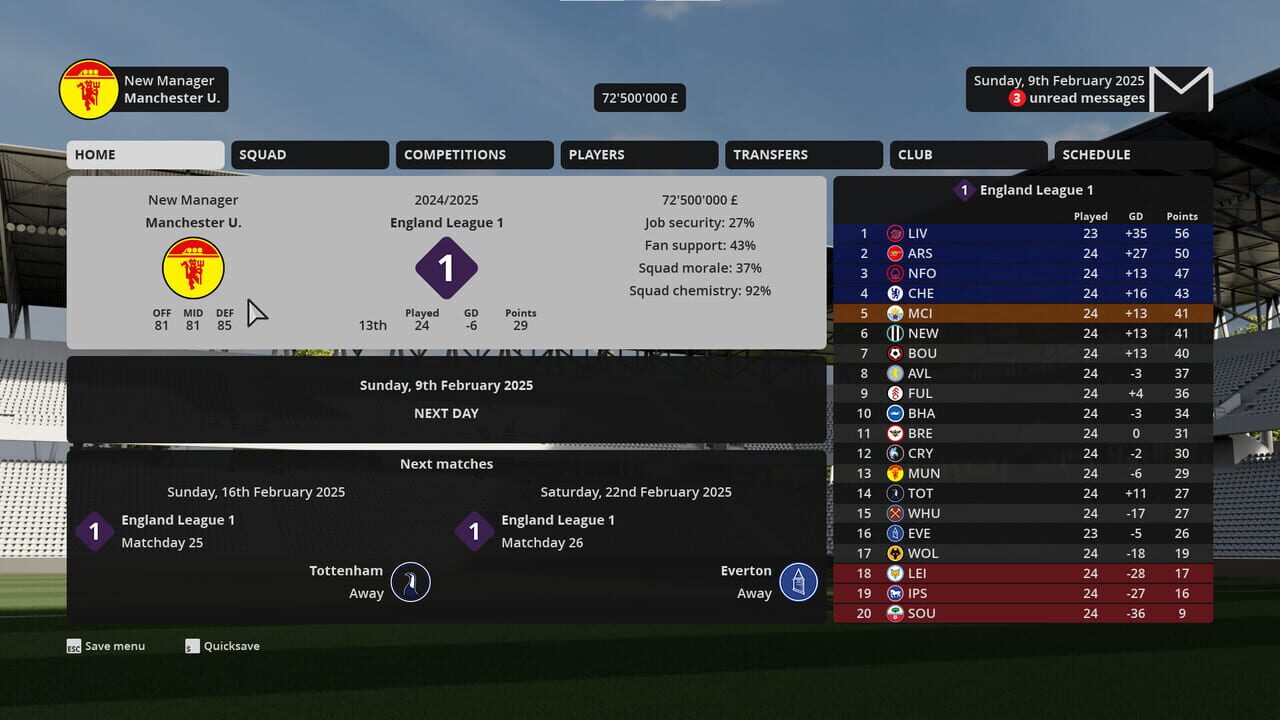Click the 72'500'000 £ budget display
The height and width of the screenshot is (720, 1280).
point(639,97)
